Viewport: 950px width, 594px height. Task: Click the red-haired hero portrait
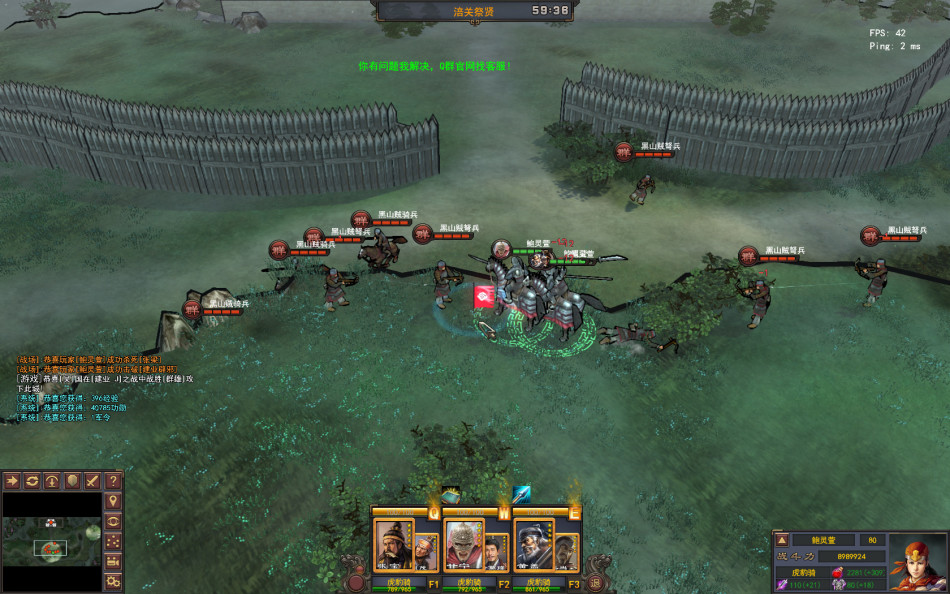917,560
